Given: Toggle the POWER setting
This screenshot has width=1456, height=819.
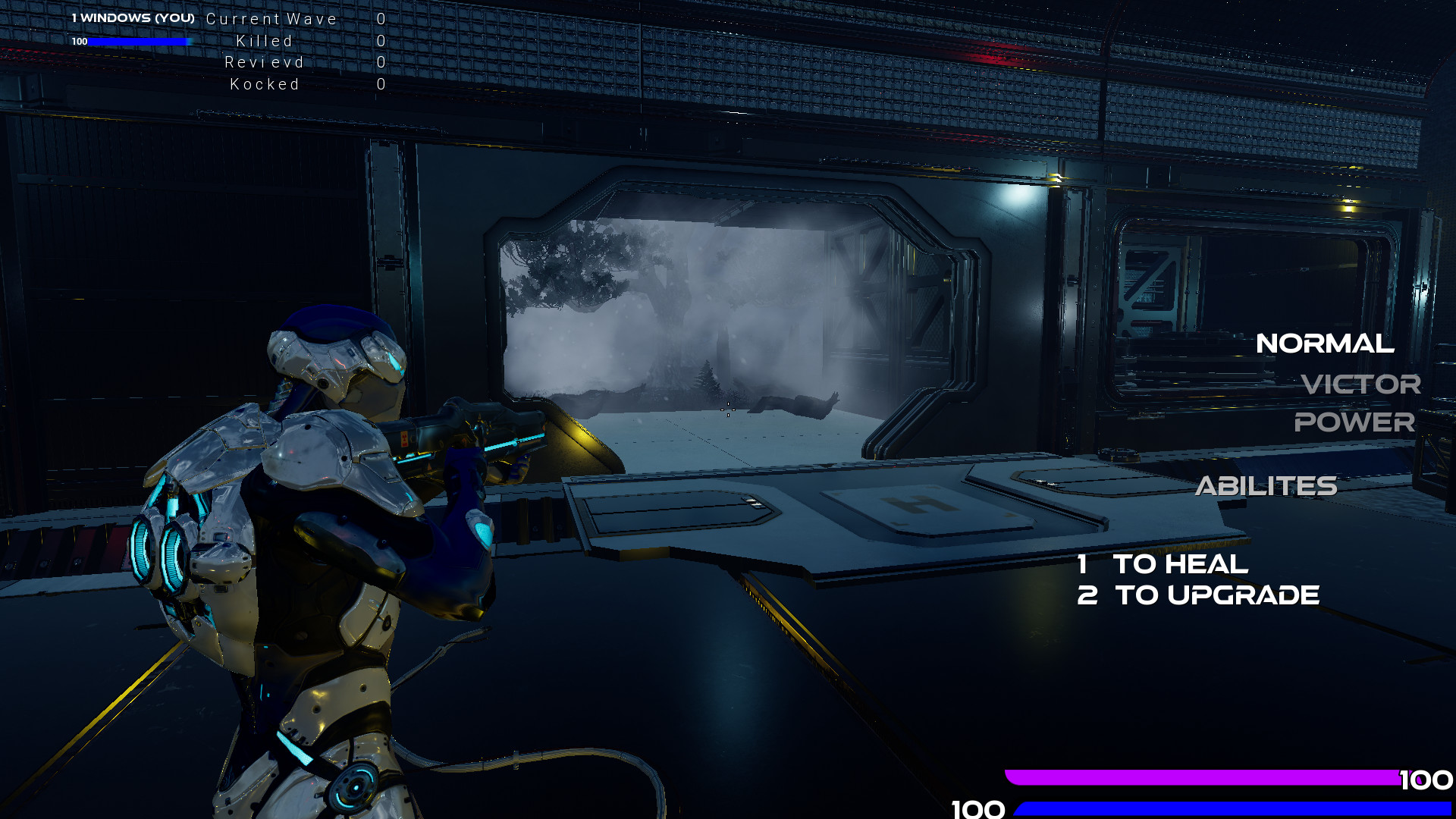Looking at the screenshot, I should pos(1356,423).
